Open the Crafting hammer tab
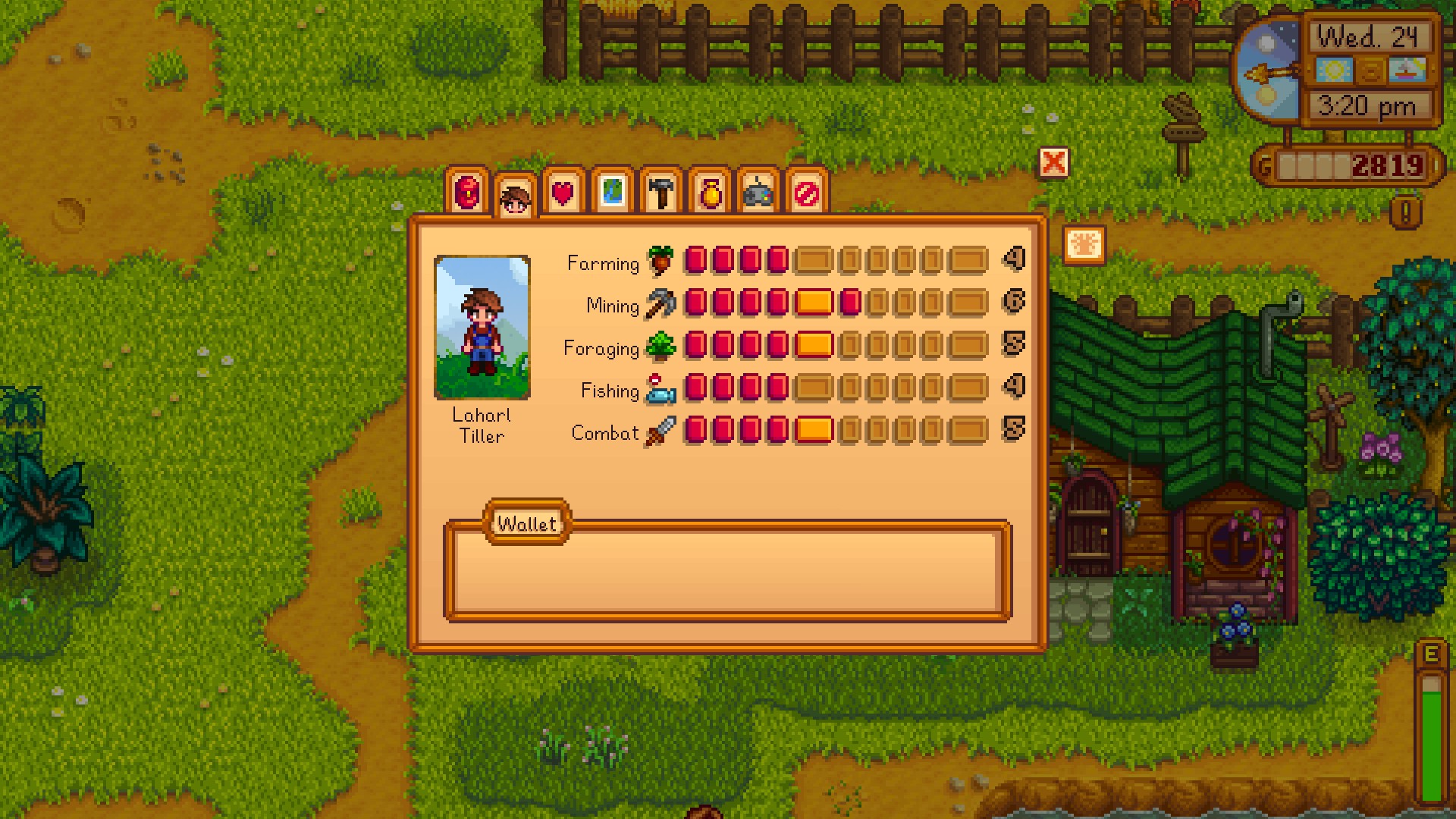 tap(661, 192)
